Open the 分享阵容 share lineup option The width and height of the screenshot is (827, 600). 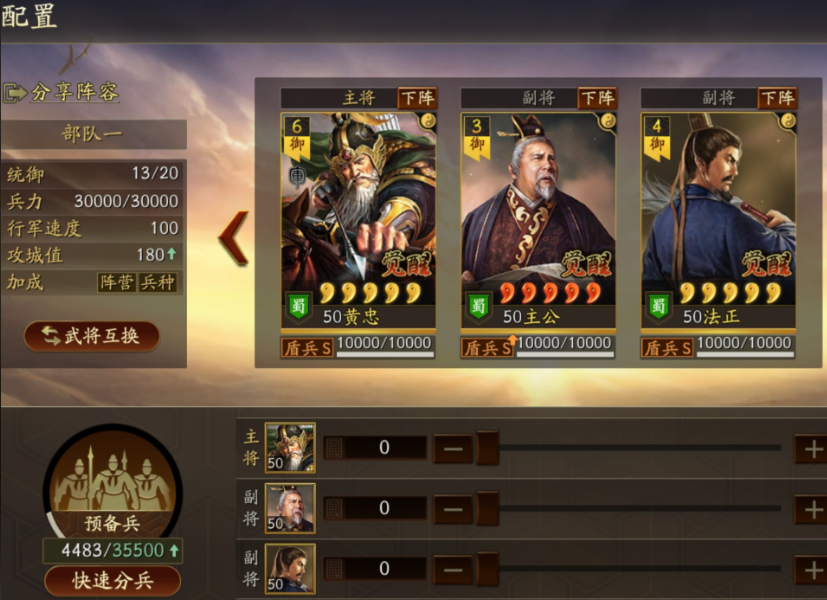tap(62, 92)
